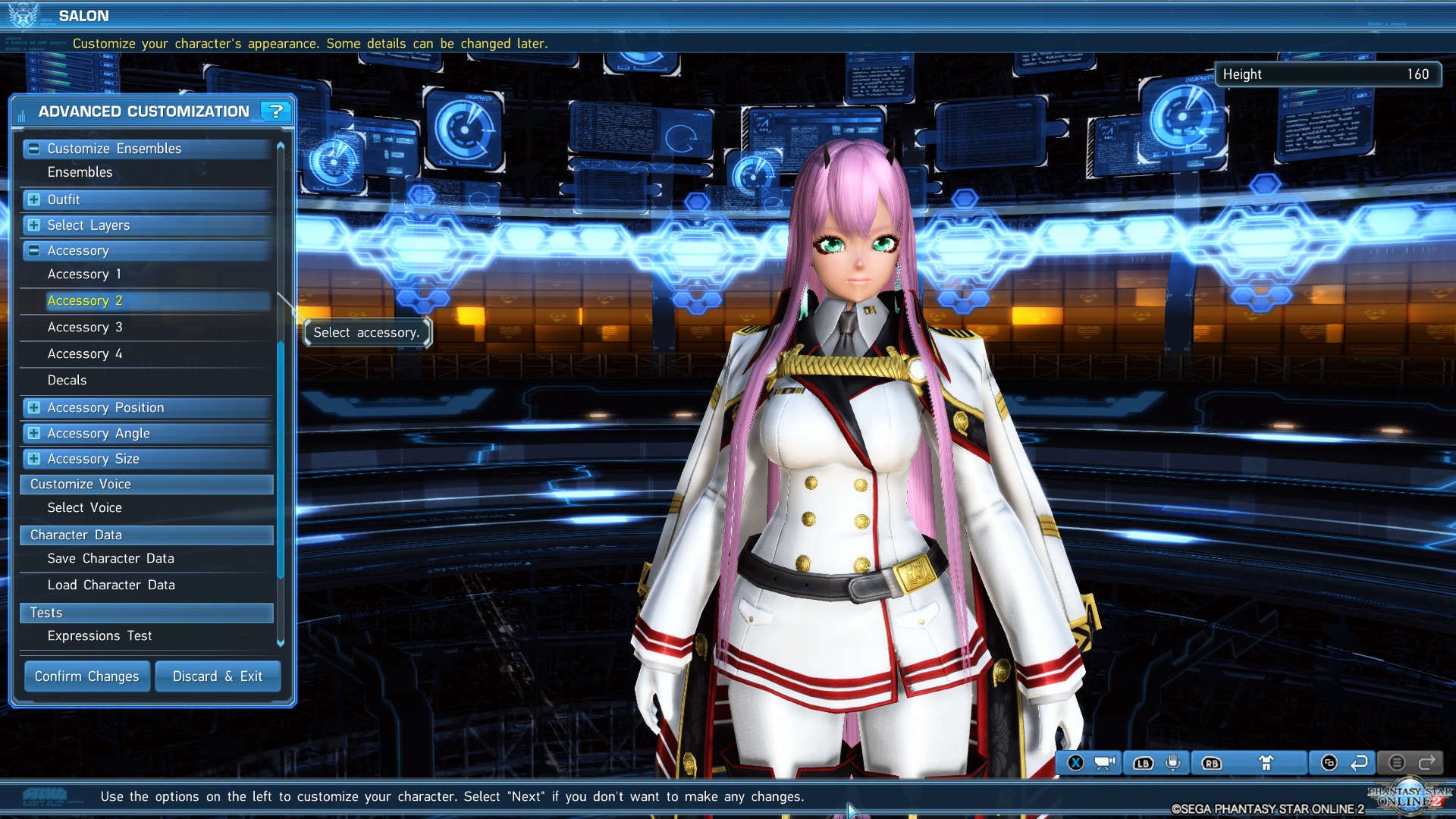The image size is (1456, 819).
Task: Click the SALON emblem icon top left
Action: (23, 15)
